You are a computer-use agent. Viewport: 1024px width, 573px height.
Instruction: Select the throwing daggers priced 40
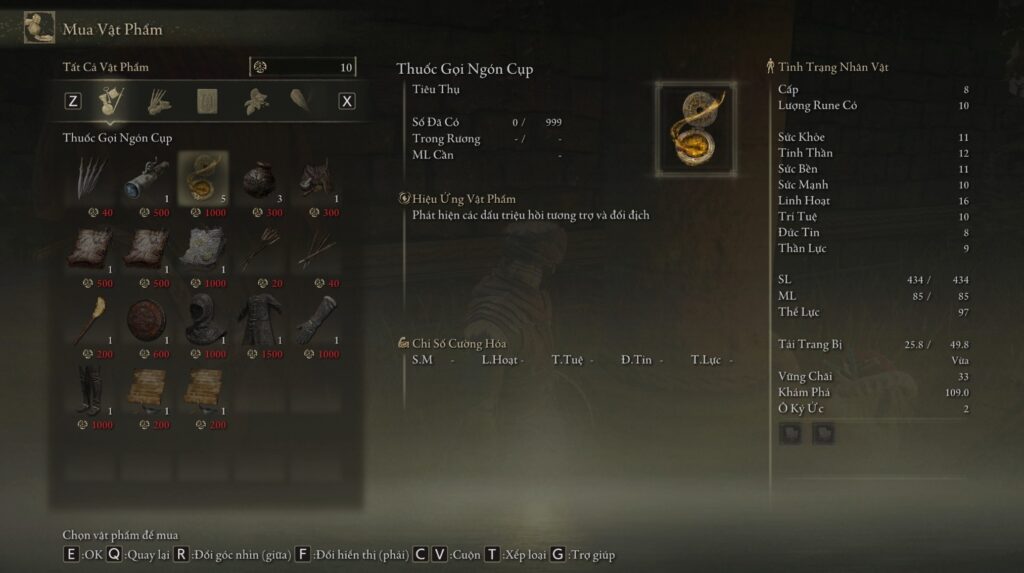coord(91,177)
